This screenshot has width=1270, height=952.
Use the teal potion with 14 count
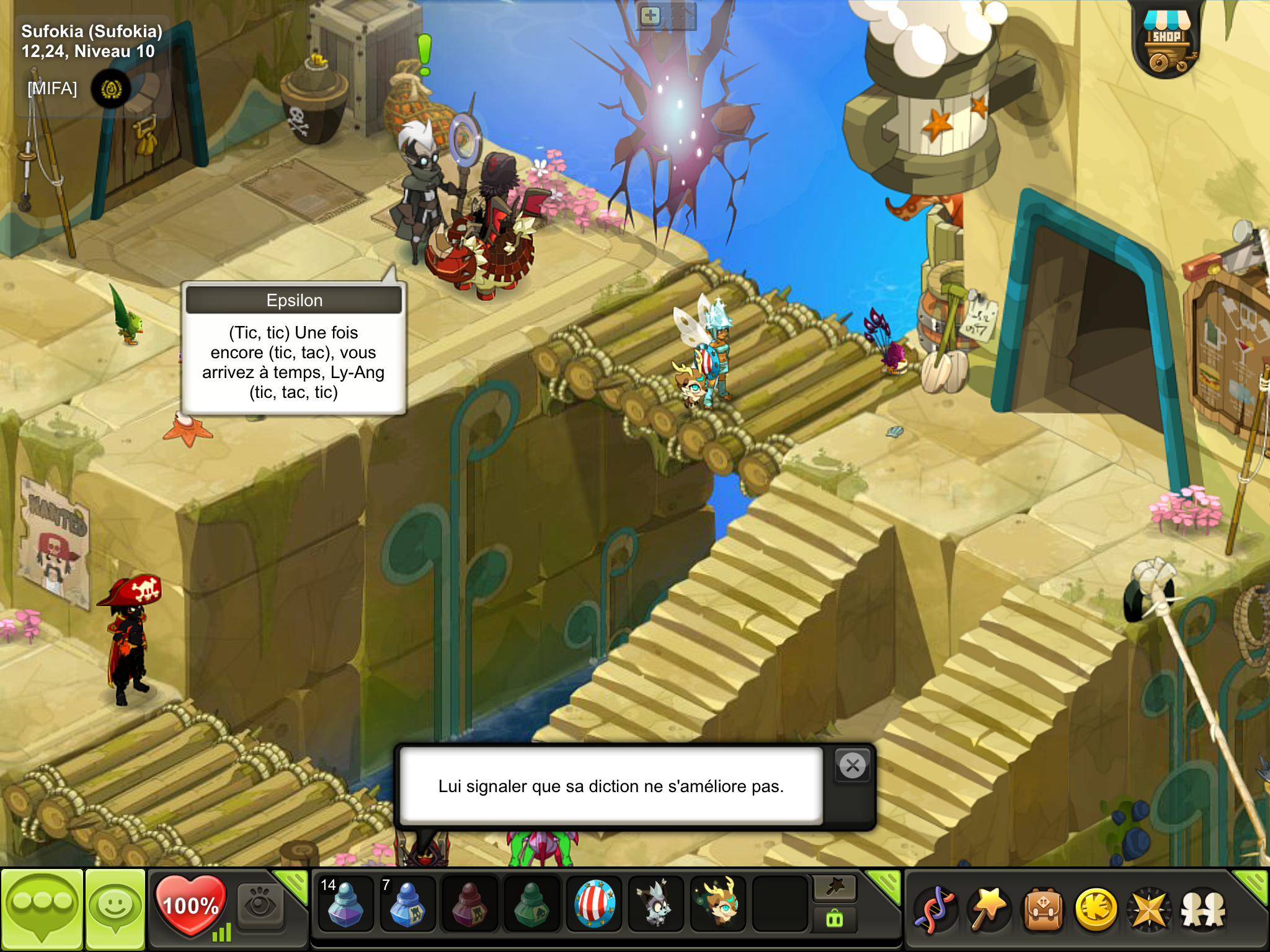click(345, 904)
